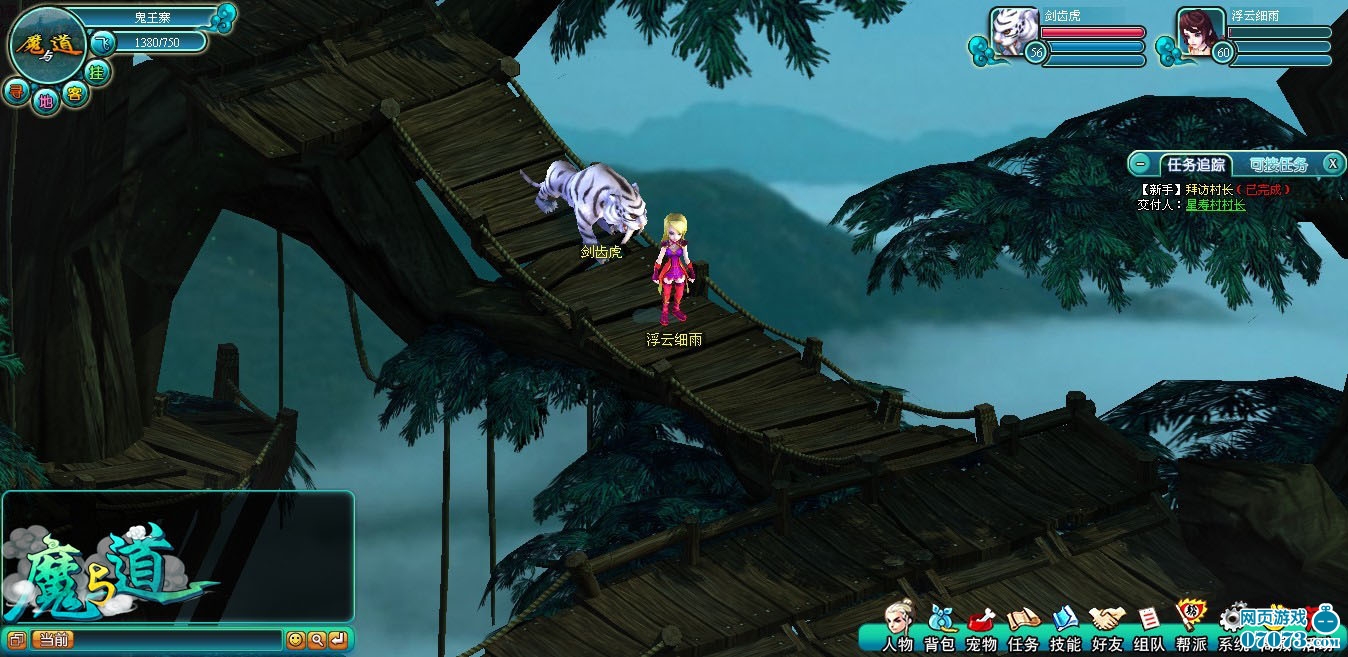Click the yellow 客 service button
1348x657 pixels.
tap(74, 93)
